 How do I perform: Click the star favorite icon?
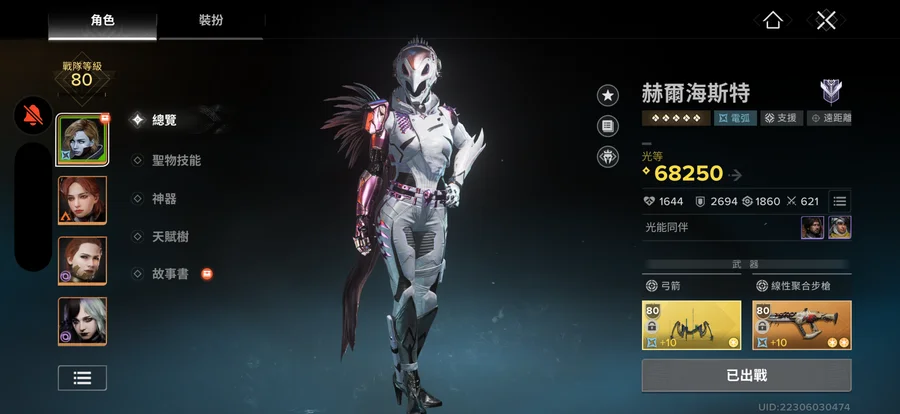coord(608,95)
